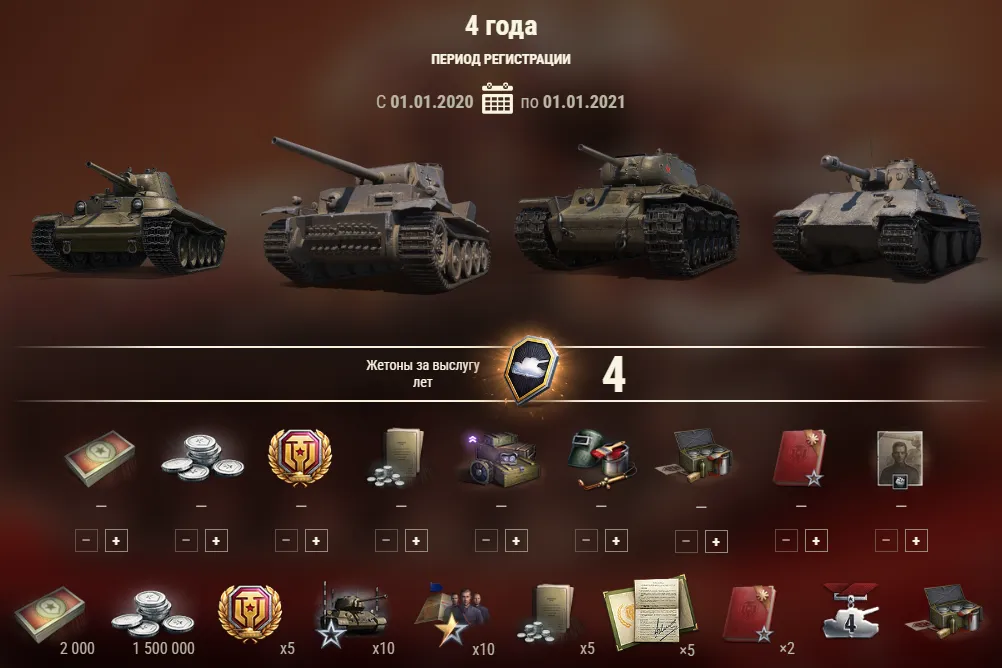The height and width of the screenshot is (668, 1002).
Task: Decrease the gold premium badge count
Action: tap(286, 540)
